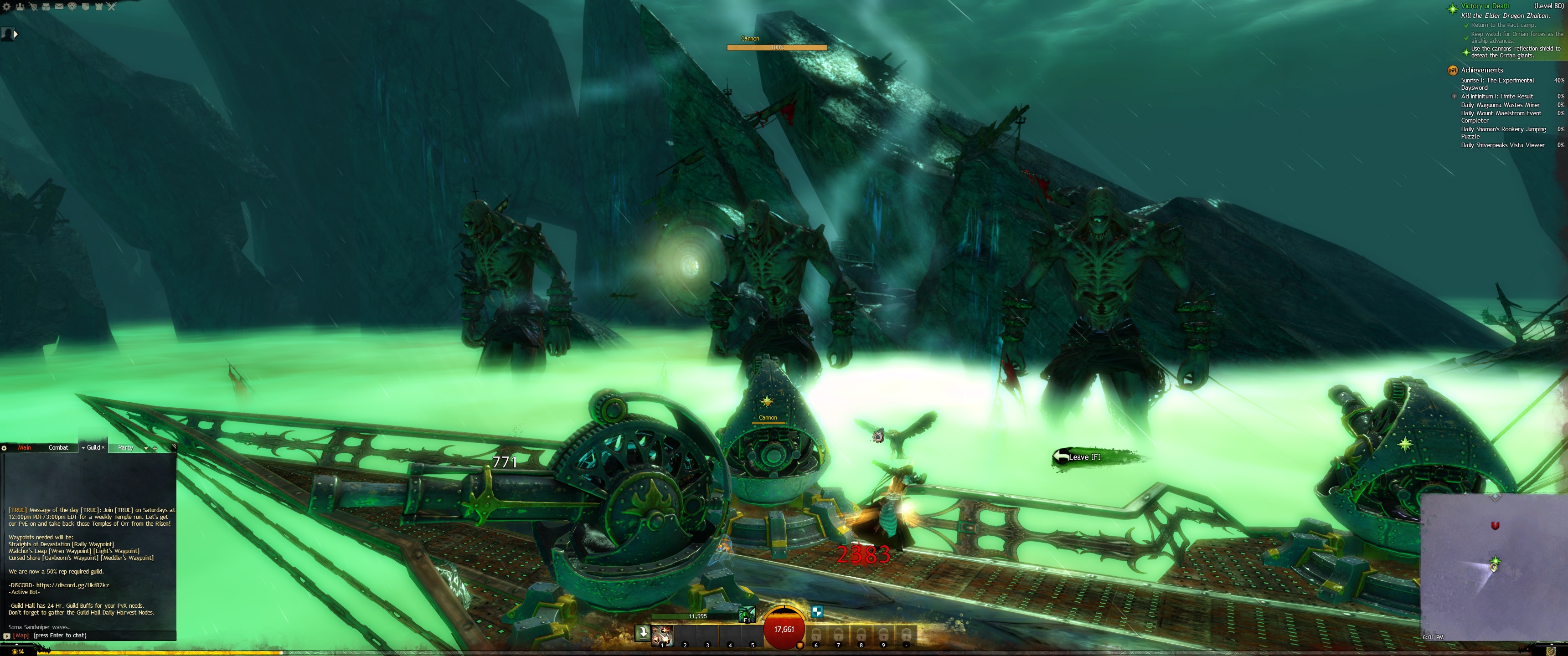The height and width of the screenshot is (656, 1568).
Task: Switch to the Main chat tab
Action: [24, 448]
